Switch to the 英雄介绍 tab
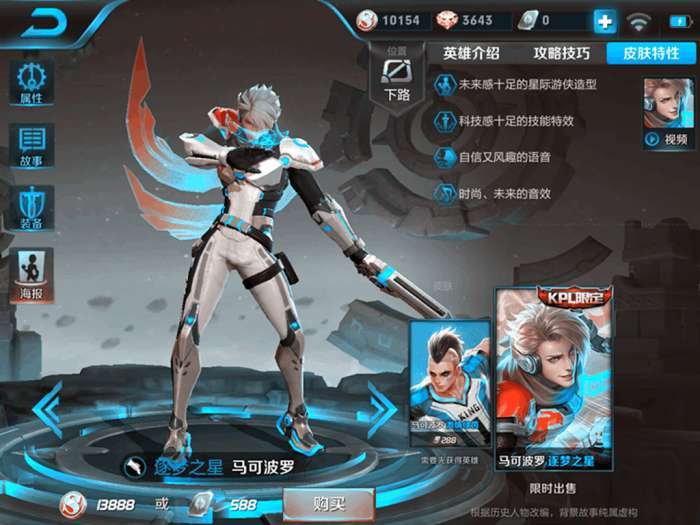This screenshot has height=525, width=700. 471,53
